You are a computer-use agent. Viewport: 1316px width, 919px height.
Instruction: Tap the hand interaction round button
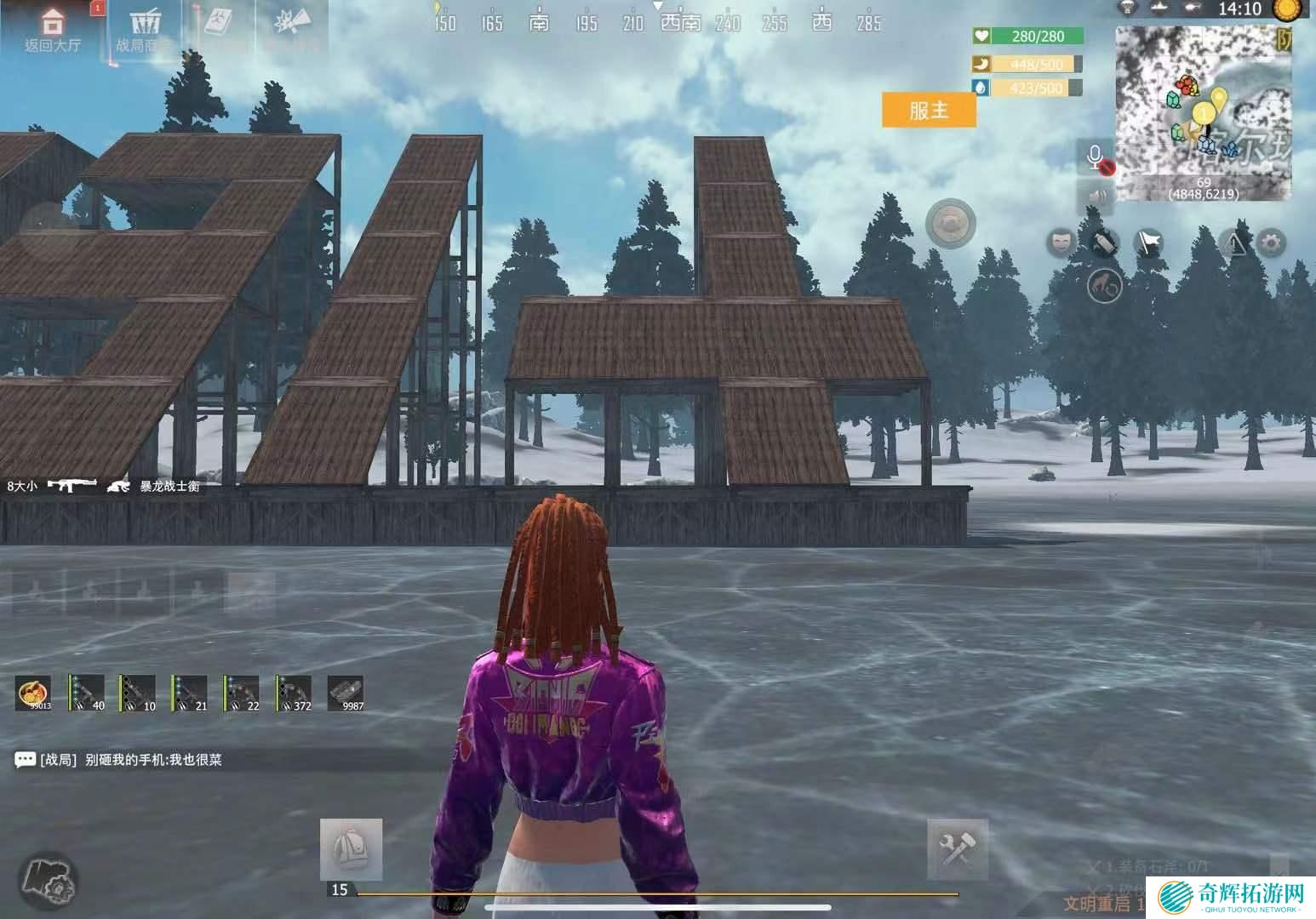pyautogui.click(x=1105, y=287)
